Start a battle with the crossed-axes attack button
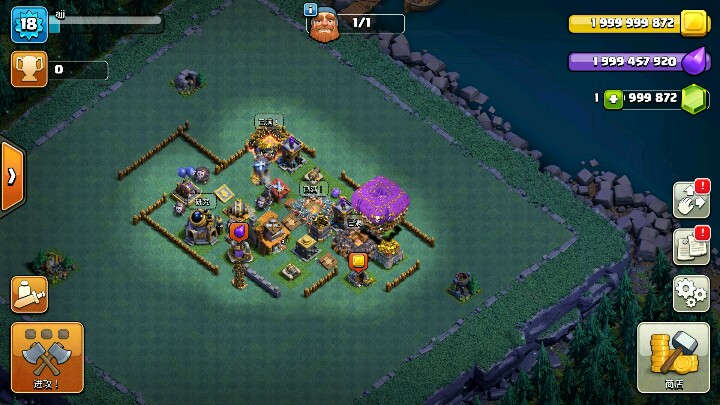The width and height of the screenshot is (720, 405). (x=47, y=357)
